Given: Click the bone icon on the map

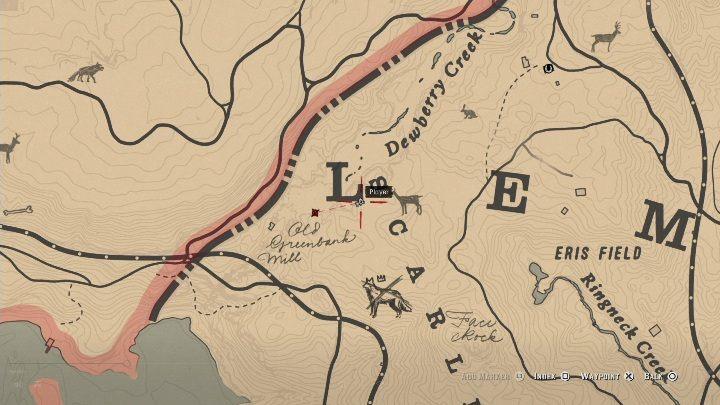Looking at the screenshot, I should 18,211.
